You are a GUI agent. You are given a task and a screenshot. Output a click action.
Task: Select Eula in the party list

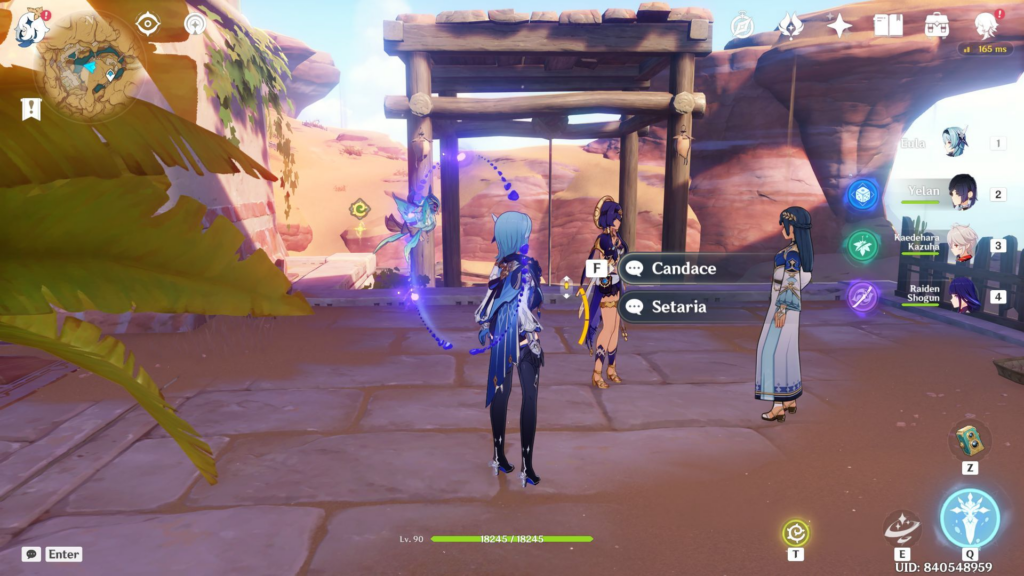pyautogui.click(x=955, y=142)
